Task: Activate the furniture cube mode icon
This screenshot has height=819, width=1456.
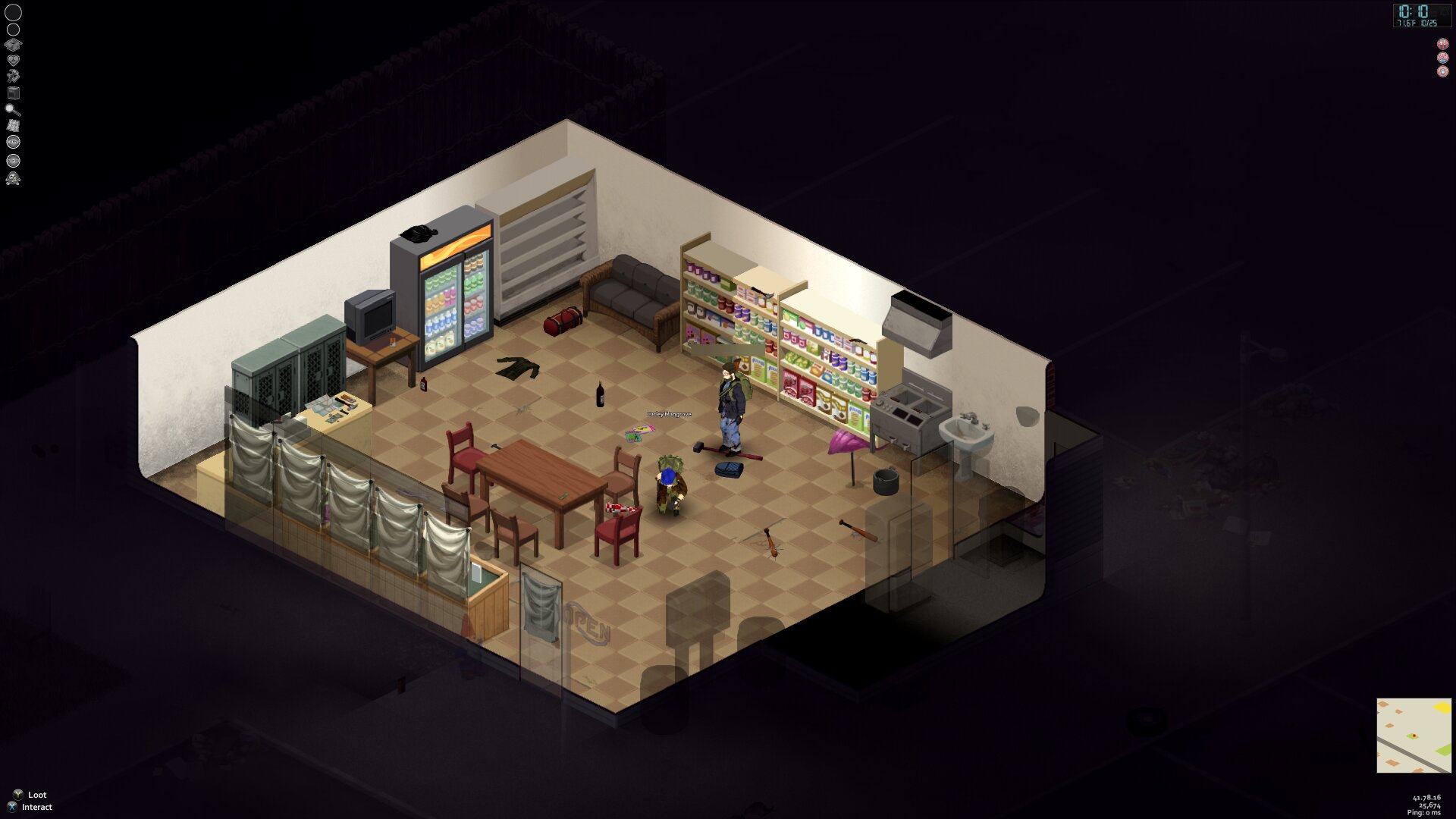Action: [x=13, y=93]
